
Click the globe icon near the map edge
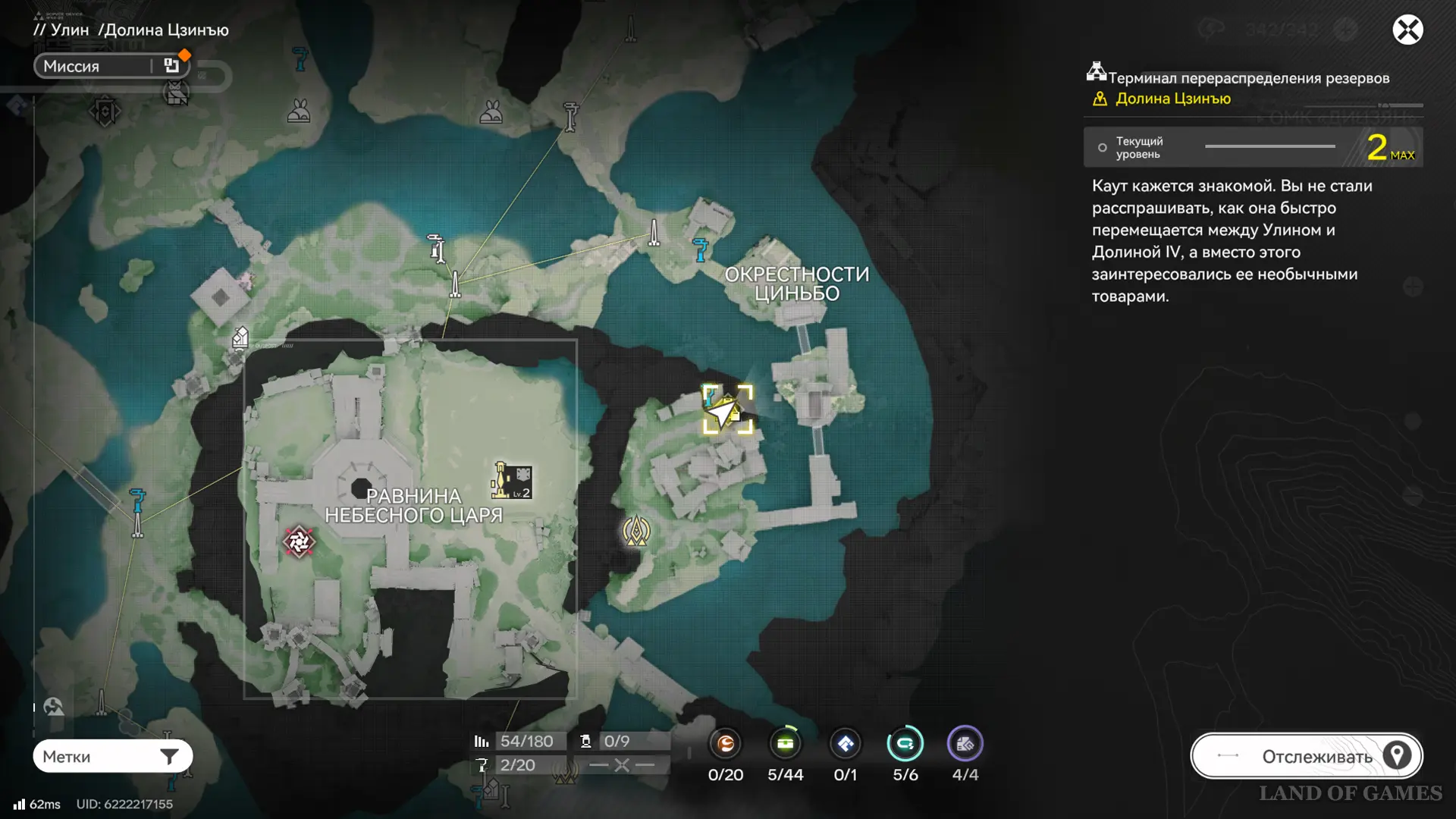pos(53,707)
